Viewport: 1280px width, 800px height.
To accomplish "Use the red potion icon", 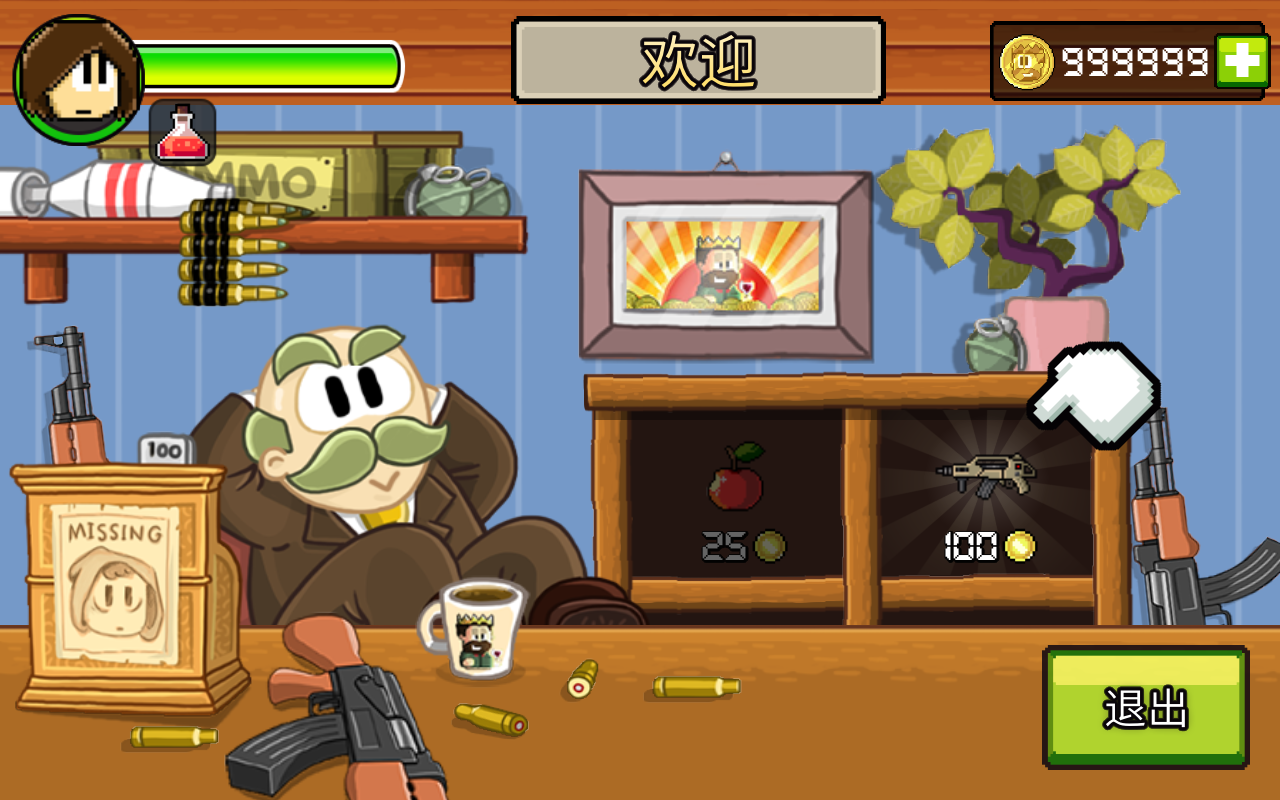I will [x=182, y=132].
